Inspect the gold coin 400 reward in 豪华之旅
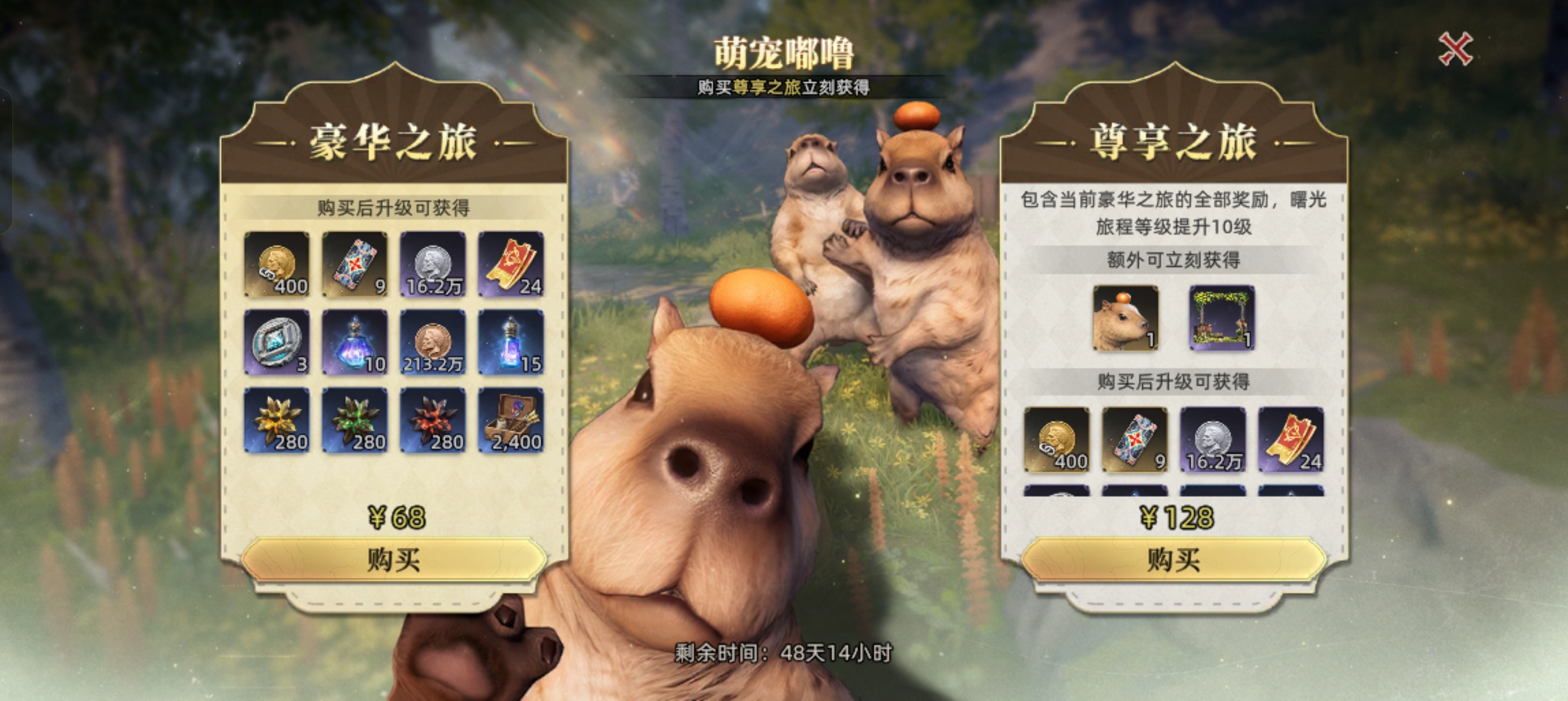This screenshot has height=701, width=1568. click(x=277, y=264)
